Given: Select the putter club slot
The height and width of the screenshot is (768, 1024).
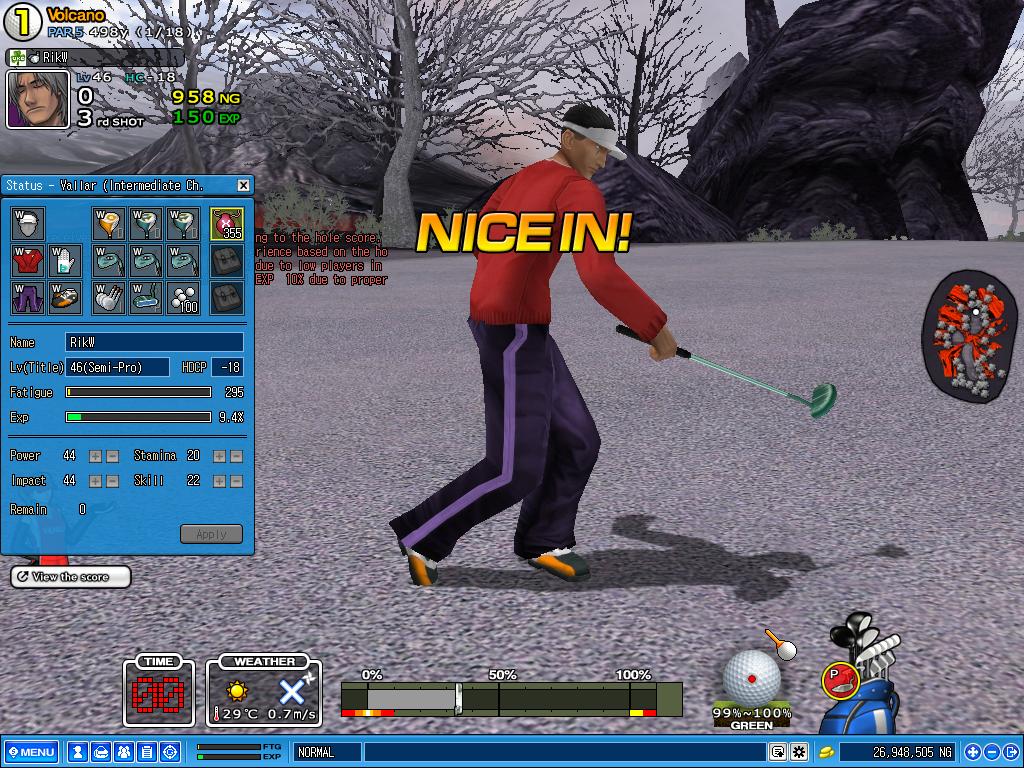Looking at the screenshot, I should [x=146, y=297].
